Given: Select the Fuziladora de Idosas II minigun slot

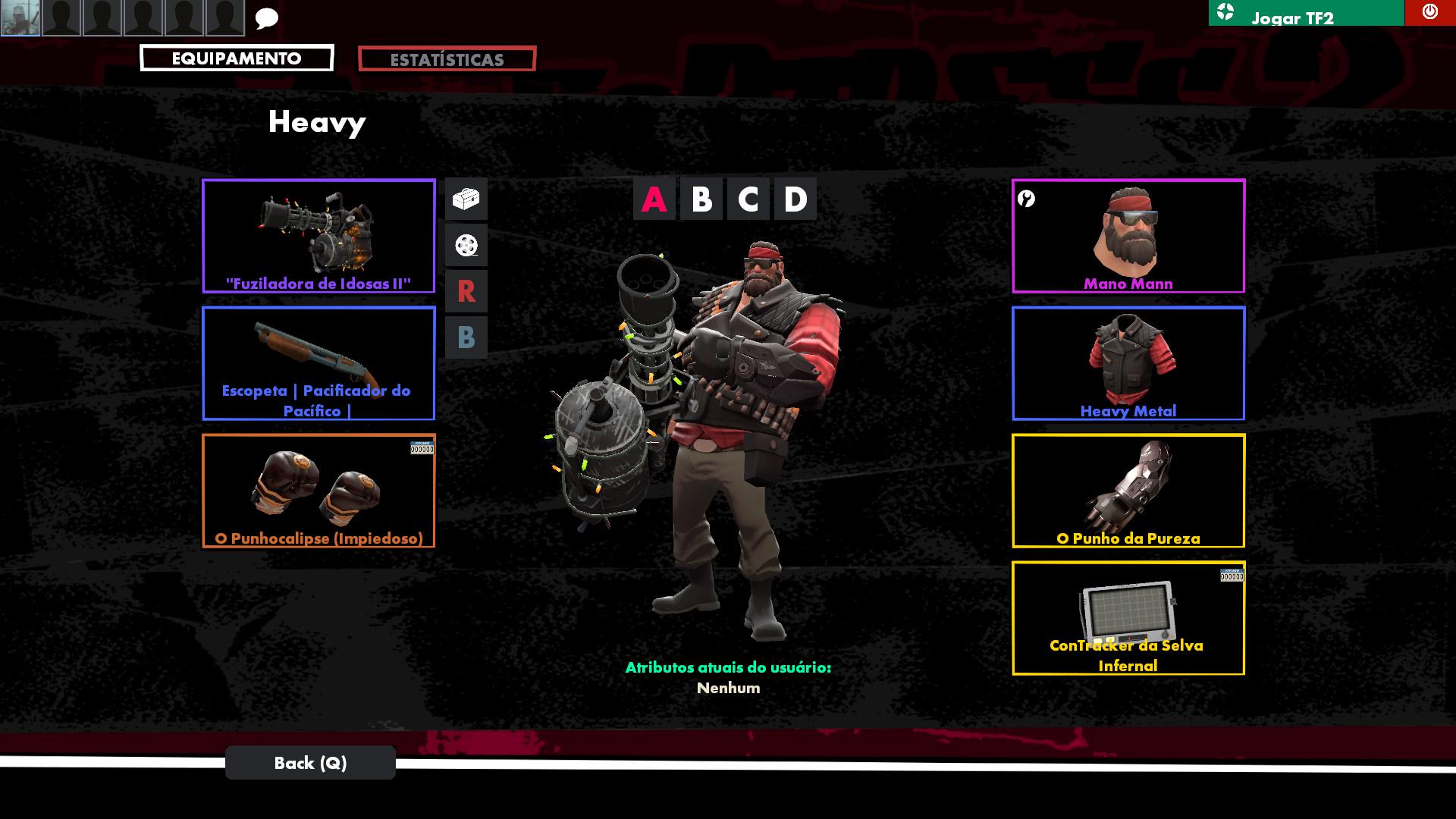Looking at the screenshot, I should (318, 237).
